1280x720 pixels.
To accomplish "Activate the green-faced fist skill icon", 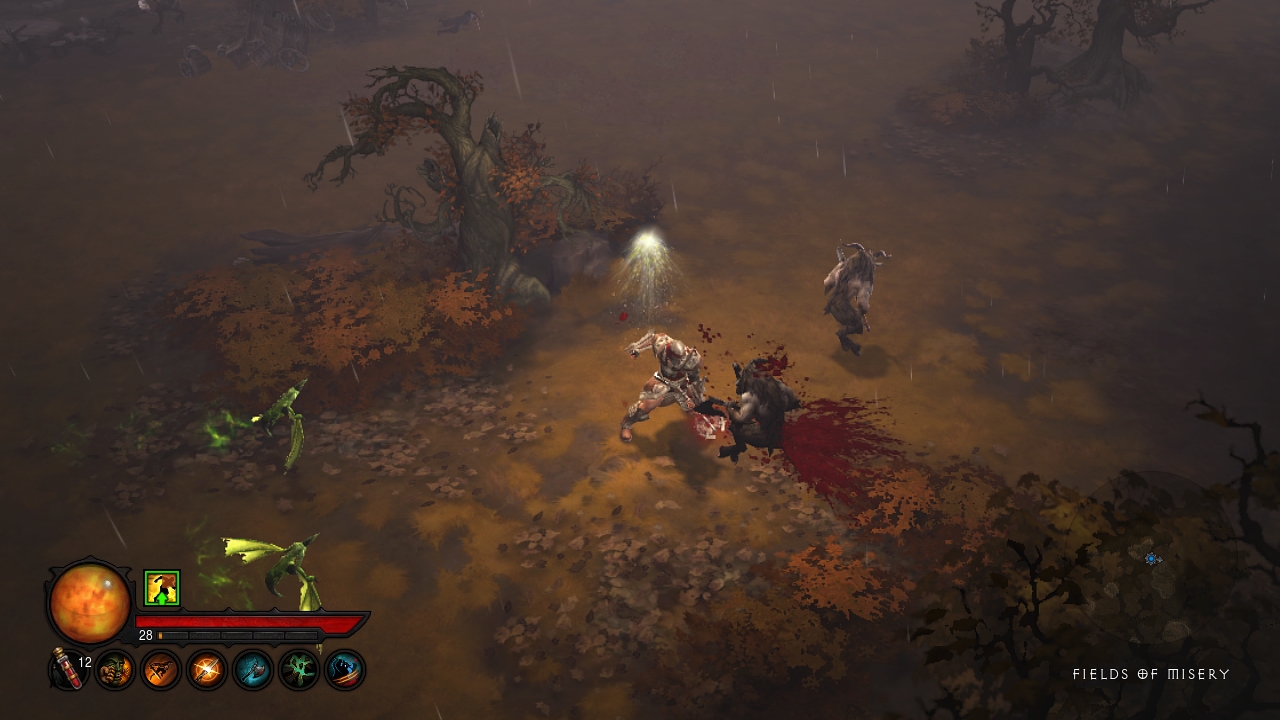I will pyautogui.click(x=115, y=669).
